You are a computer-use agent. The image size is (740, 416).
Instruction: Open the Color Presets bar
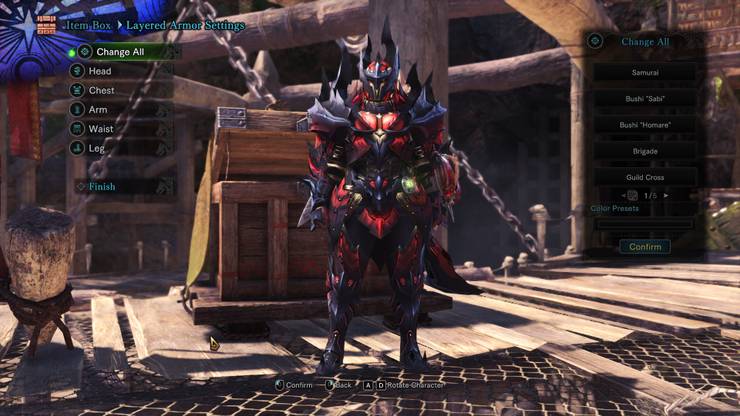645,223
